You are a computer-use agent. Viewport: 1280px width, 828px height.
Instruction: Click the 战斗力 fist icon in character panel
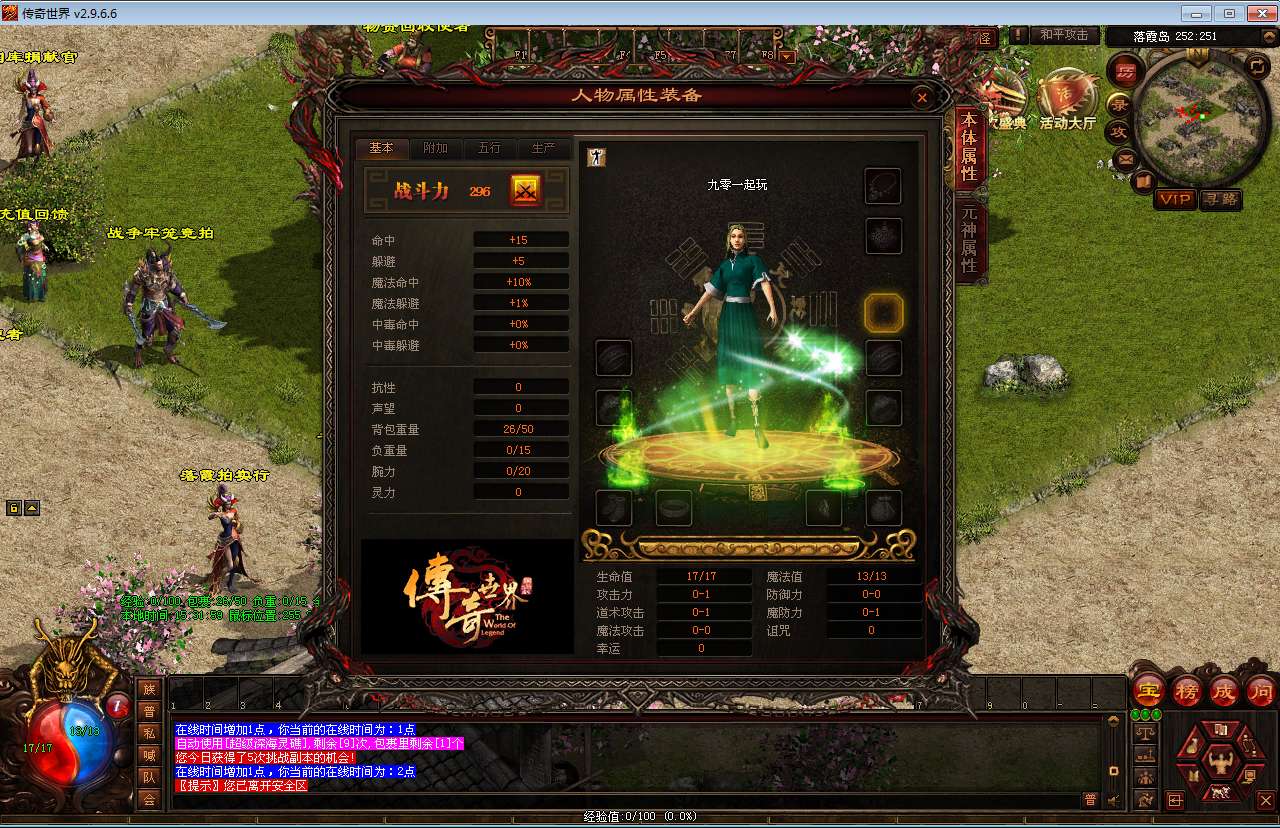524,190
